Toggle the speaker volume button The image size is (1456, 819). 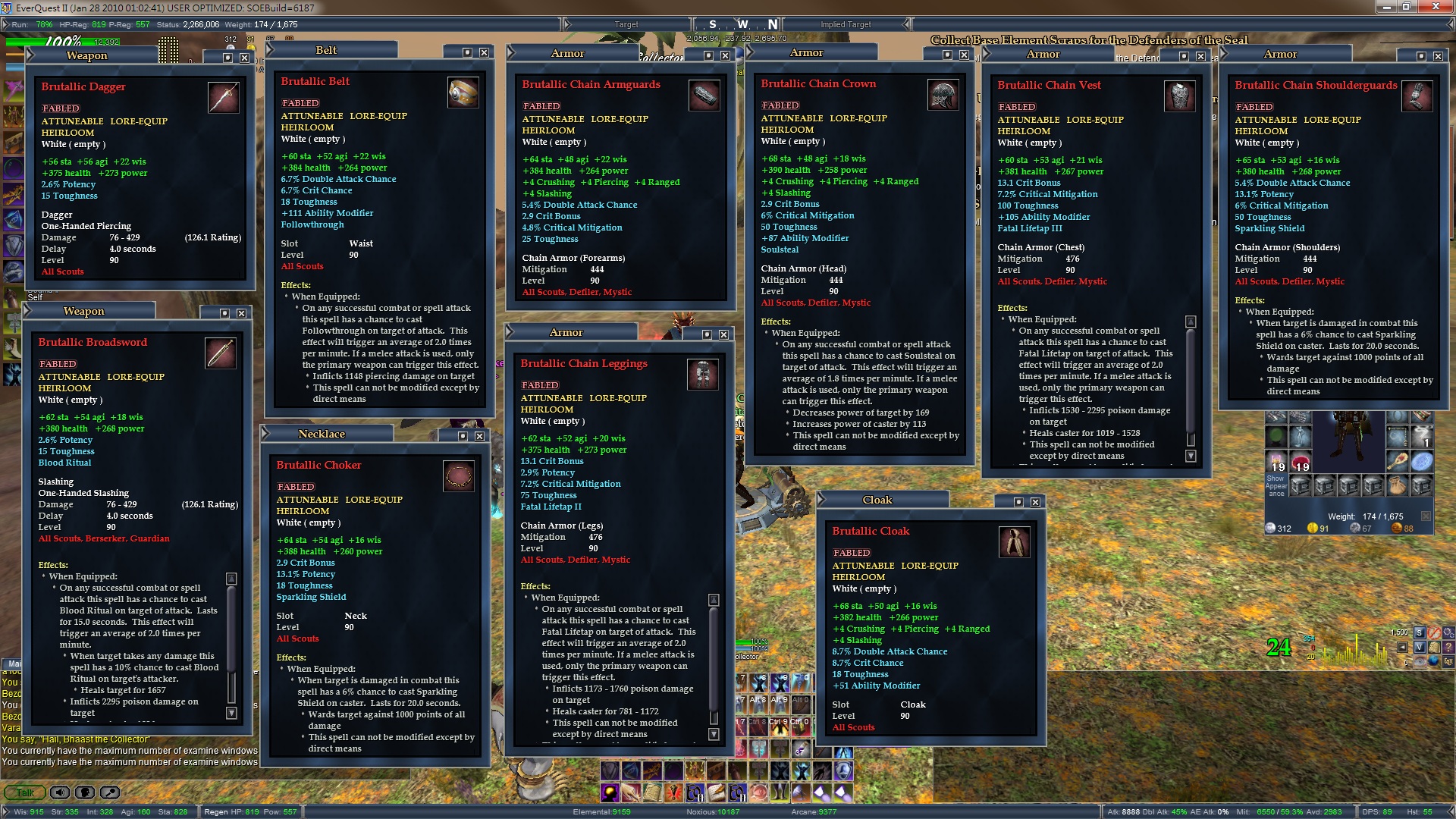(59, 792)
